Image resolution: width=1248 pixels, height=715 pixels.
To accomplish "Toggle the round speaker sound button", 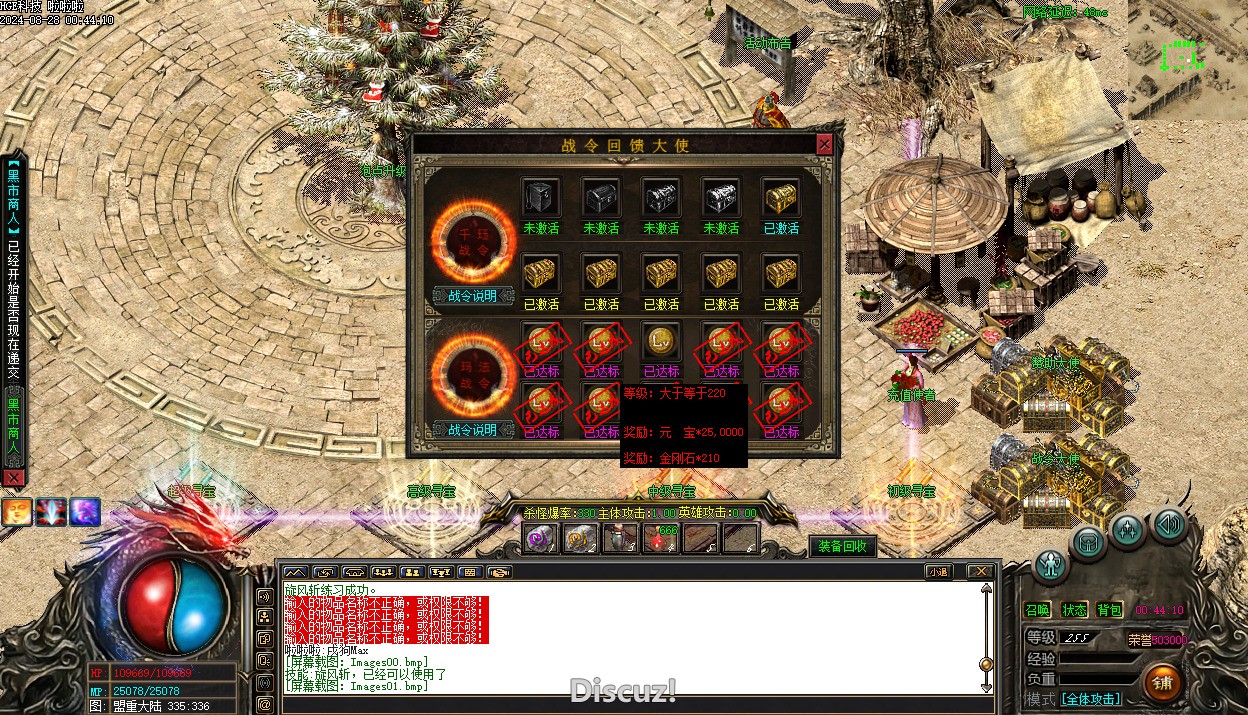I will [1169, 522].
